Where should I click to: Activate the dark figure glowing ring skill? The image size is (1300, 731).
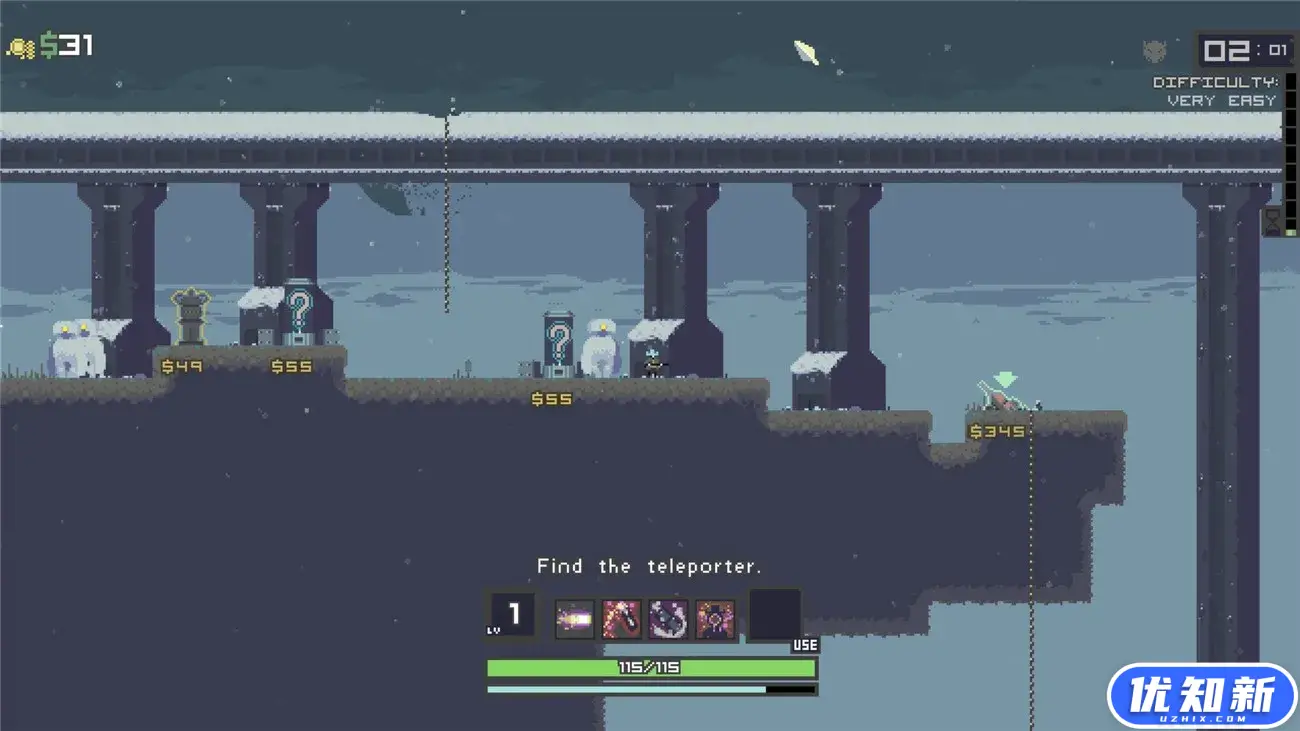click(715, 620)
